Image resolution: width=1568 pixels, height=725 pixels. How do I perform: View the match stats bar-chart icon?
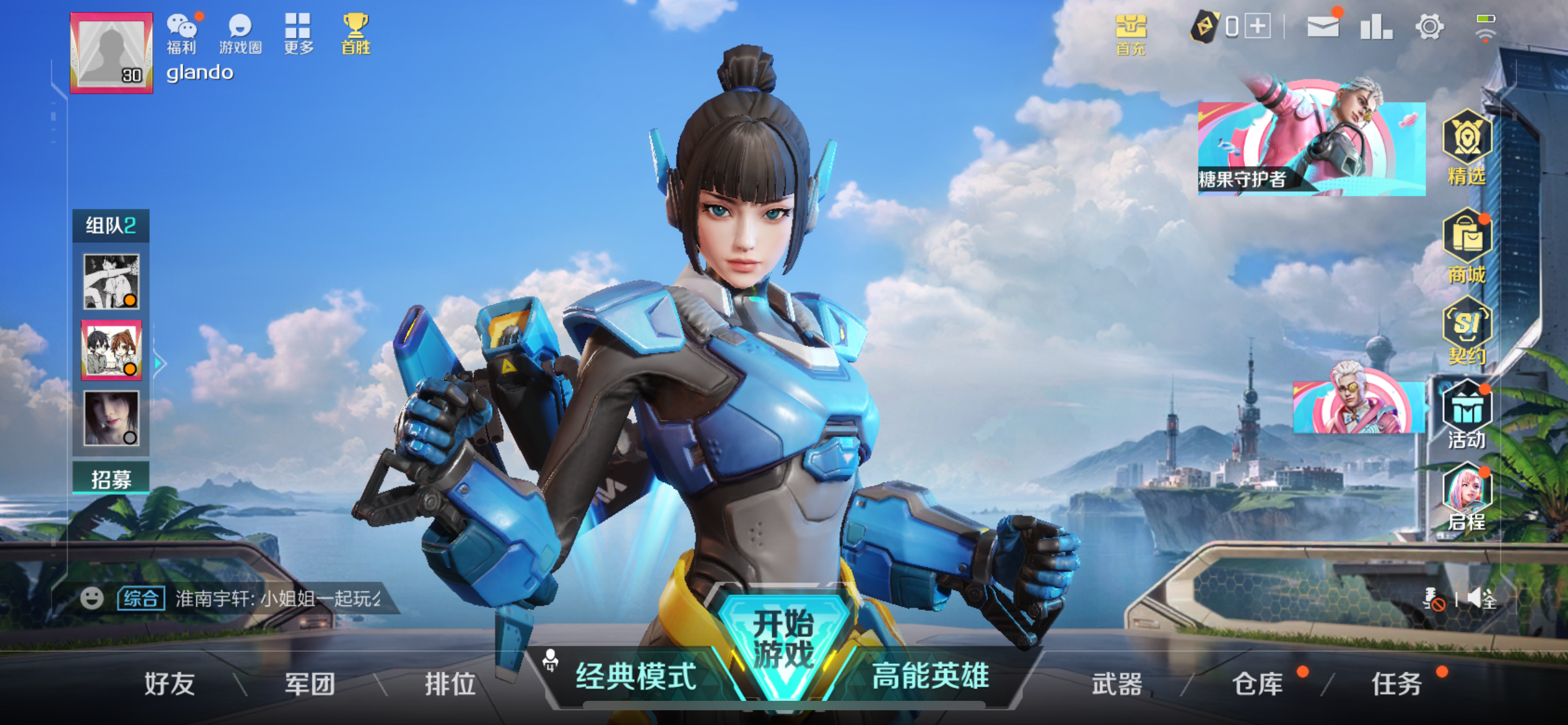[1375, 26]
